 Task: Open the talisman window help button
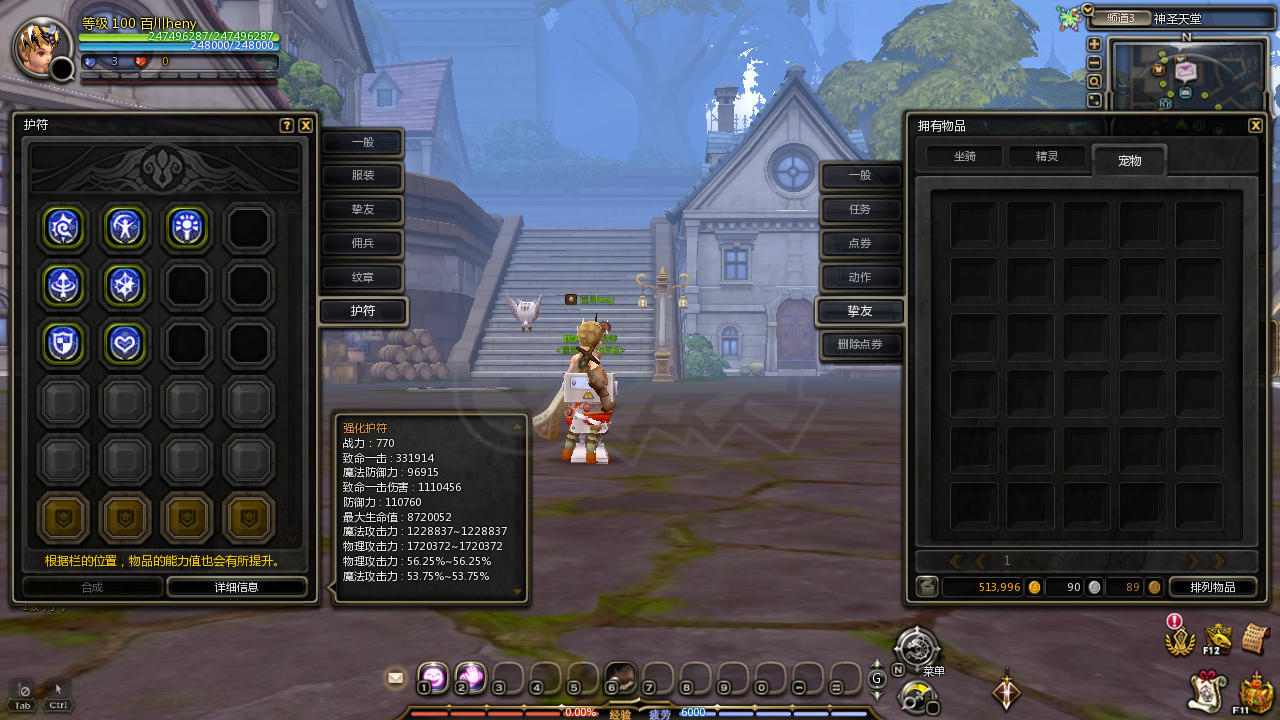pyautogui.click(x=287, y=125)
